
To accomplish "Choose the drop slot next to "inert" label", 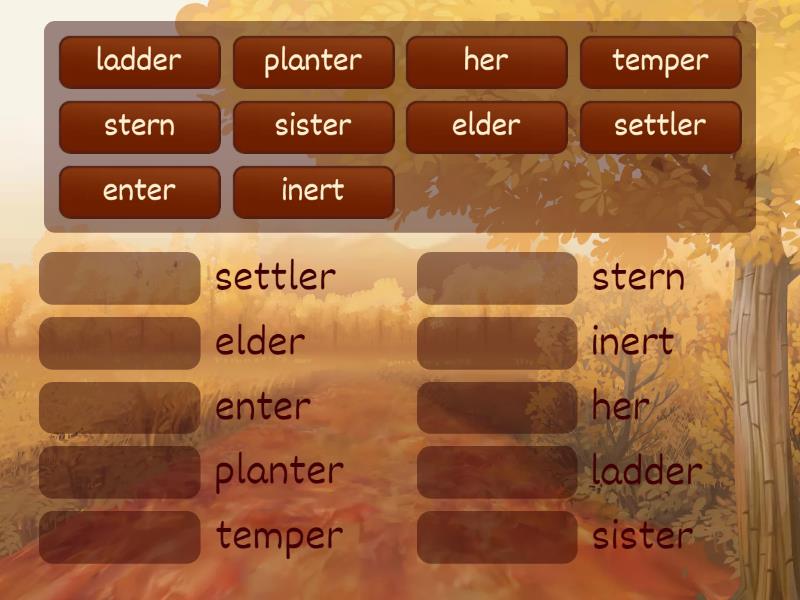I will 497,343.
